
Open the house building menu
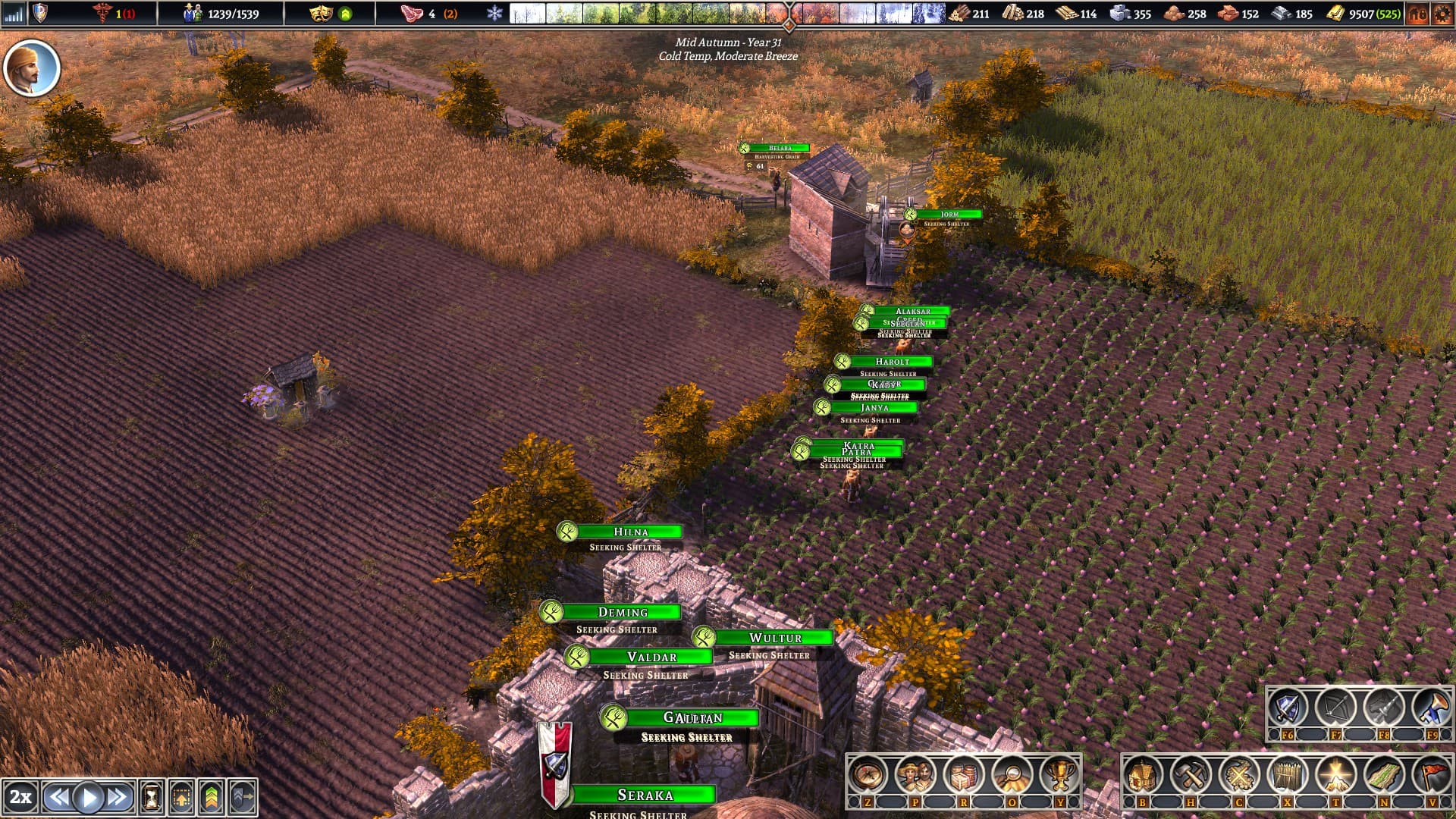click(1143, 775)
